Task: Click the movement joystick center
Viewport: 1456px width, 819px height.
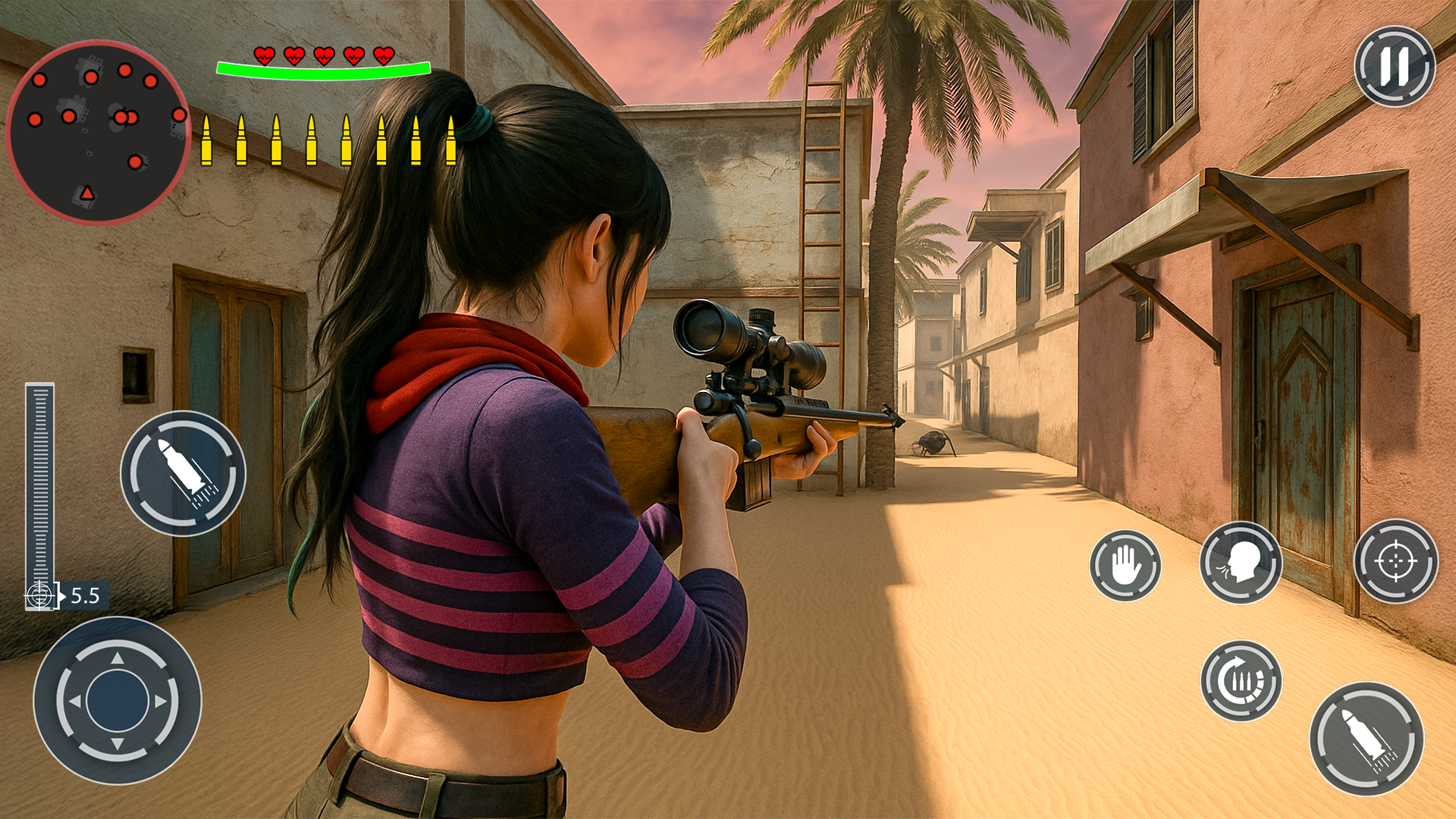Action: coord(118,701)
